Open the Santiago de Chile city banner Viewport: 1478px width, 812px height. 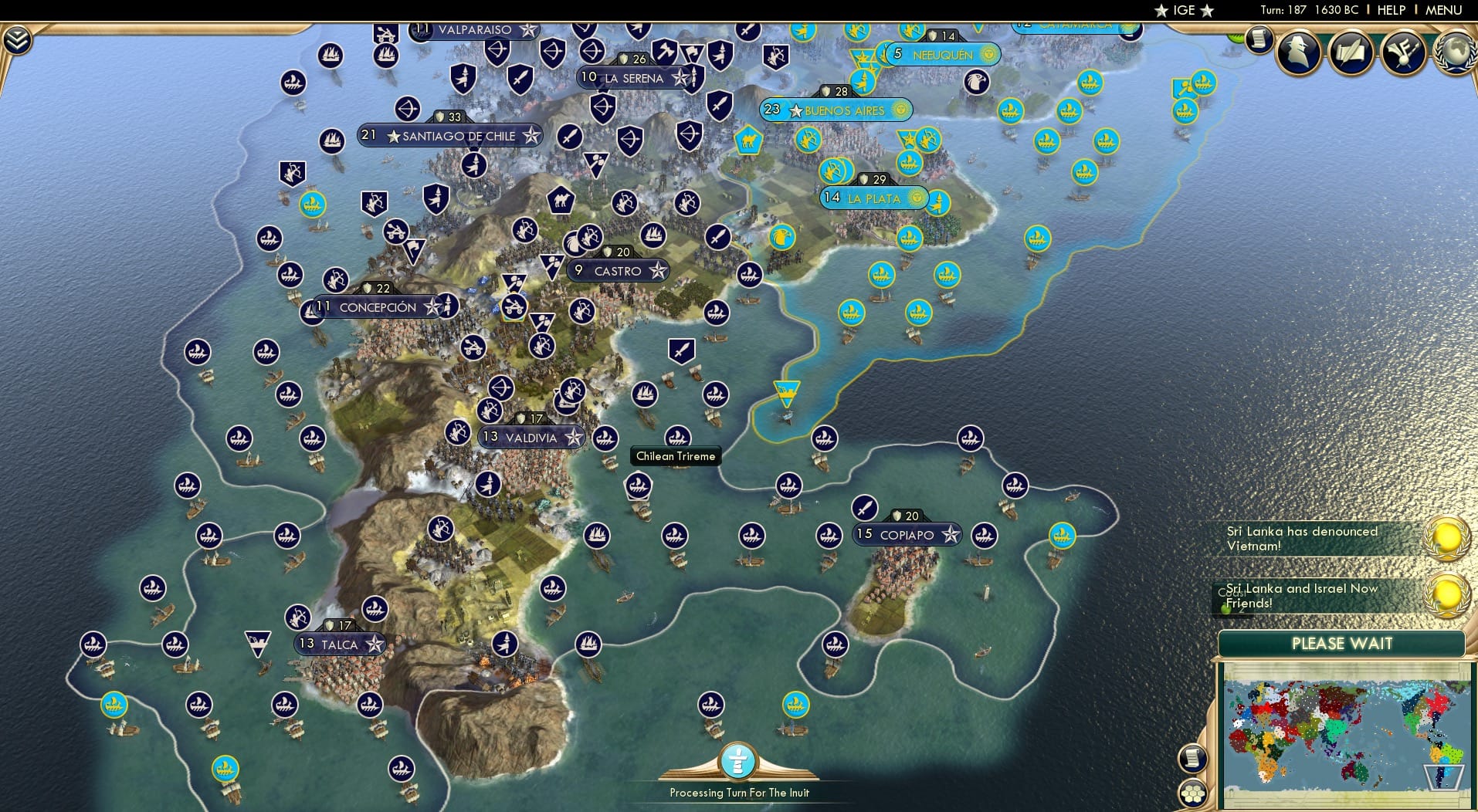pos(450,136)
